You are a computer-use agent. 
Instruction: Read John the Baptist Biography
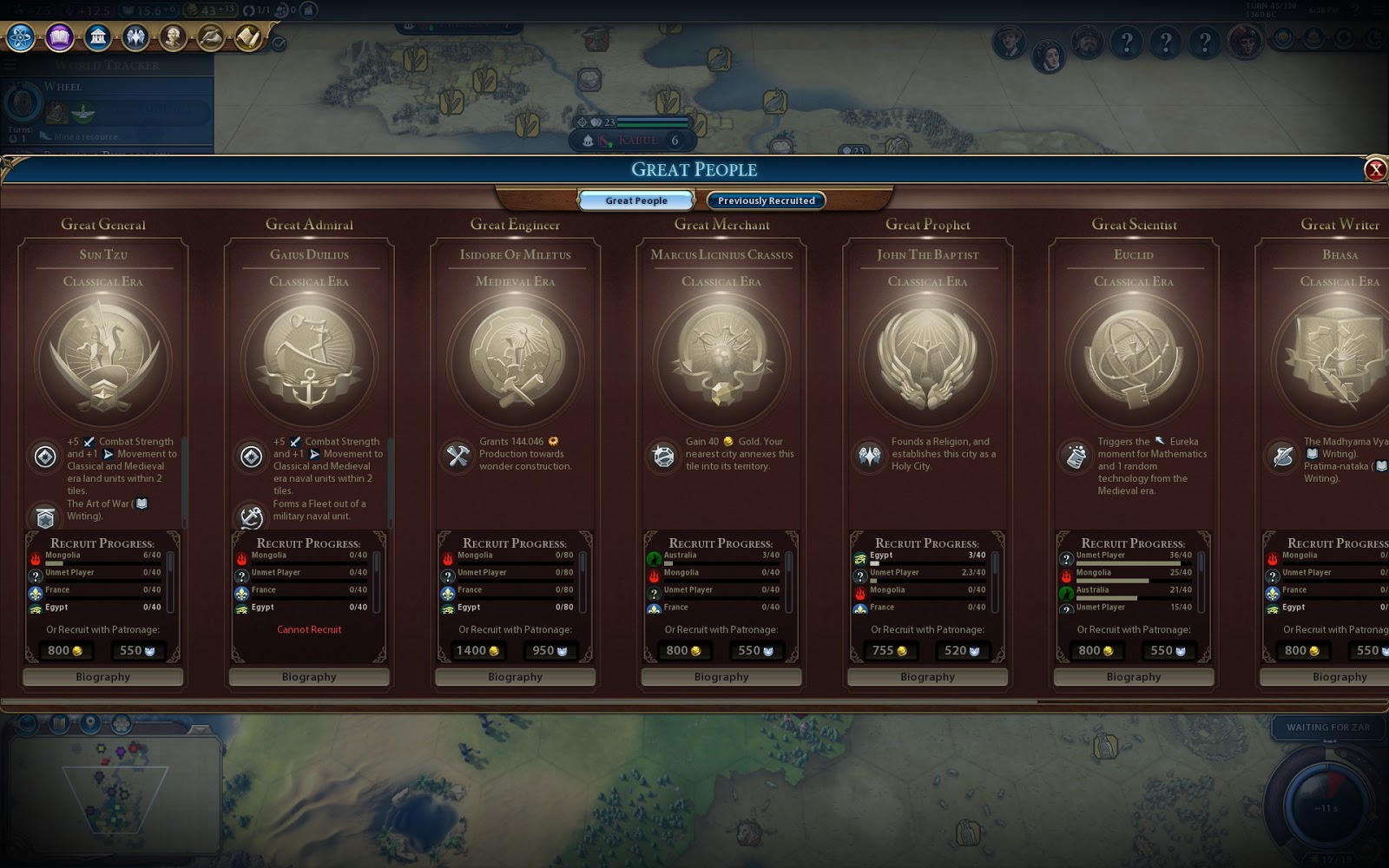(927, 677)
